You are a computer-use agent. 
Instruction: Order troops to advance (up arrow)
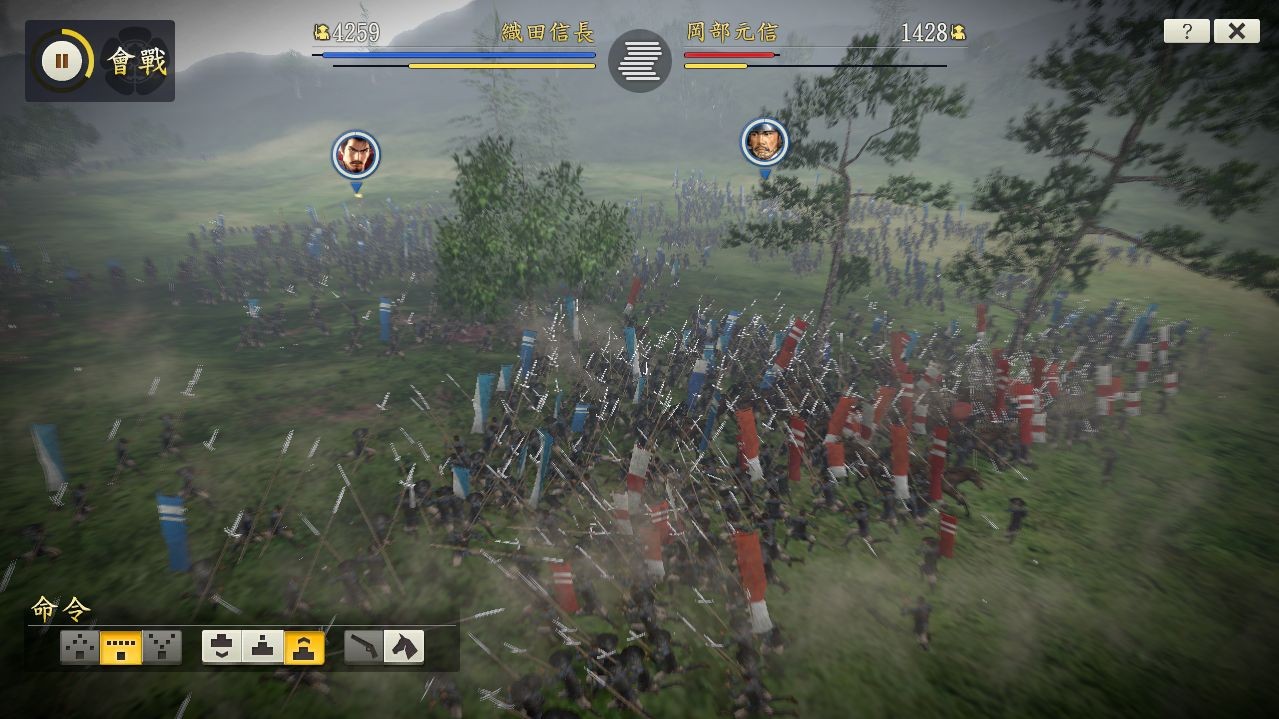304,647
